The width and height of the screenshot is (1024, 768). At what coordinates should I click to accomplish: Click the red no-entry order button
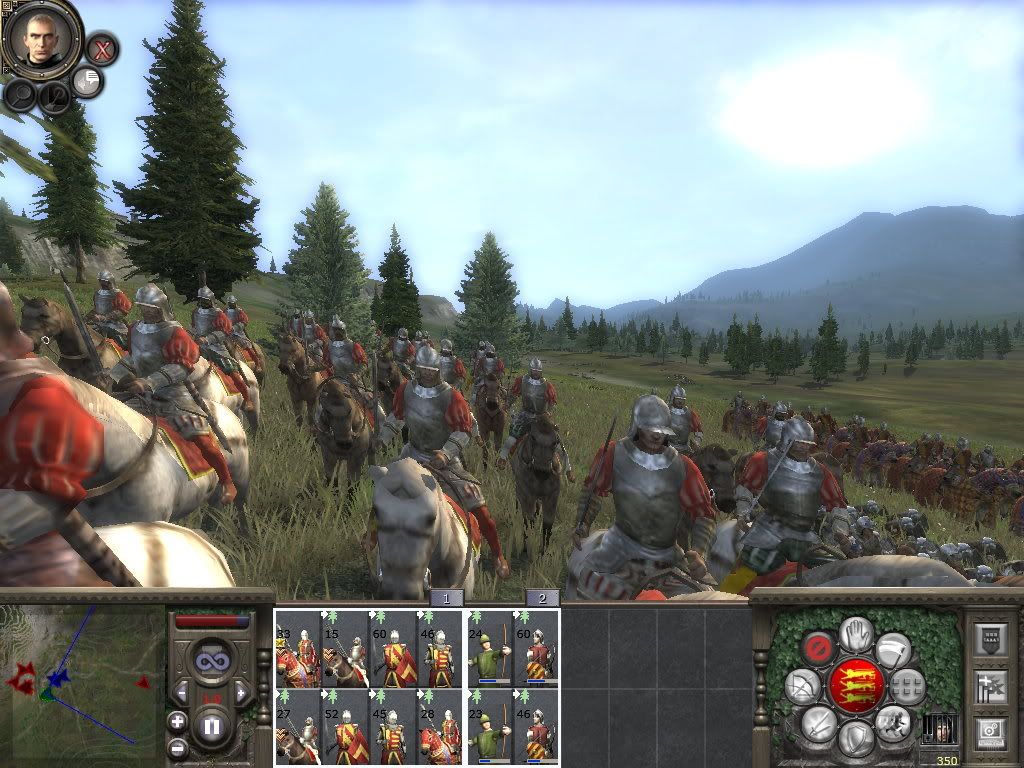click(x=819, y=646)
